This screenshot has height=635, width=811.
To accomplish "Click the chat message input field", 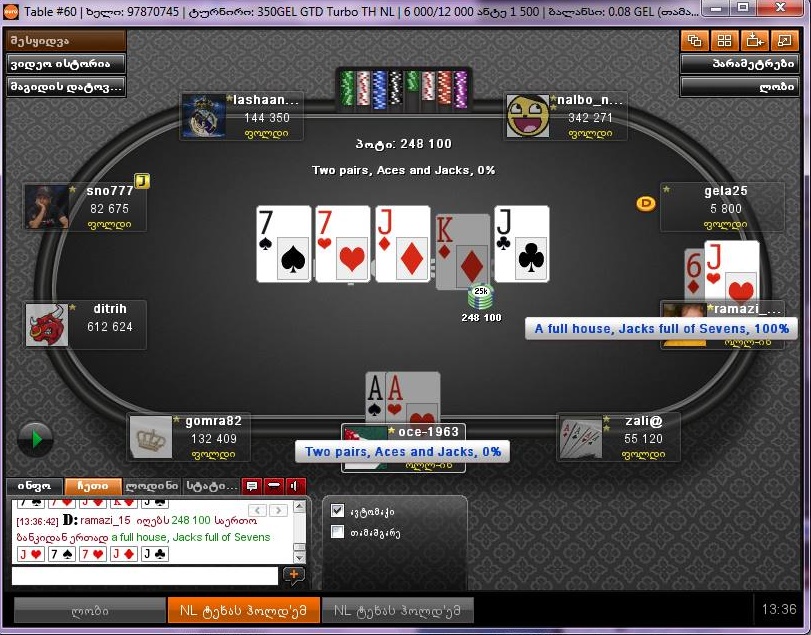I will pos(144,576).
